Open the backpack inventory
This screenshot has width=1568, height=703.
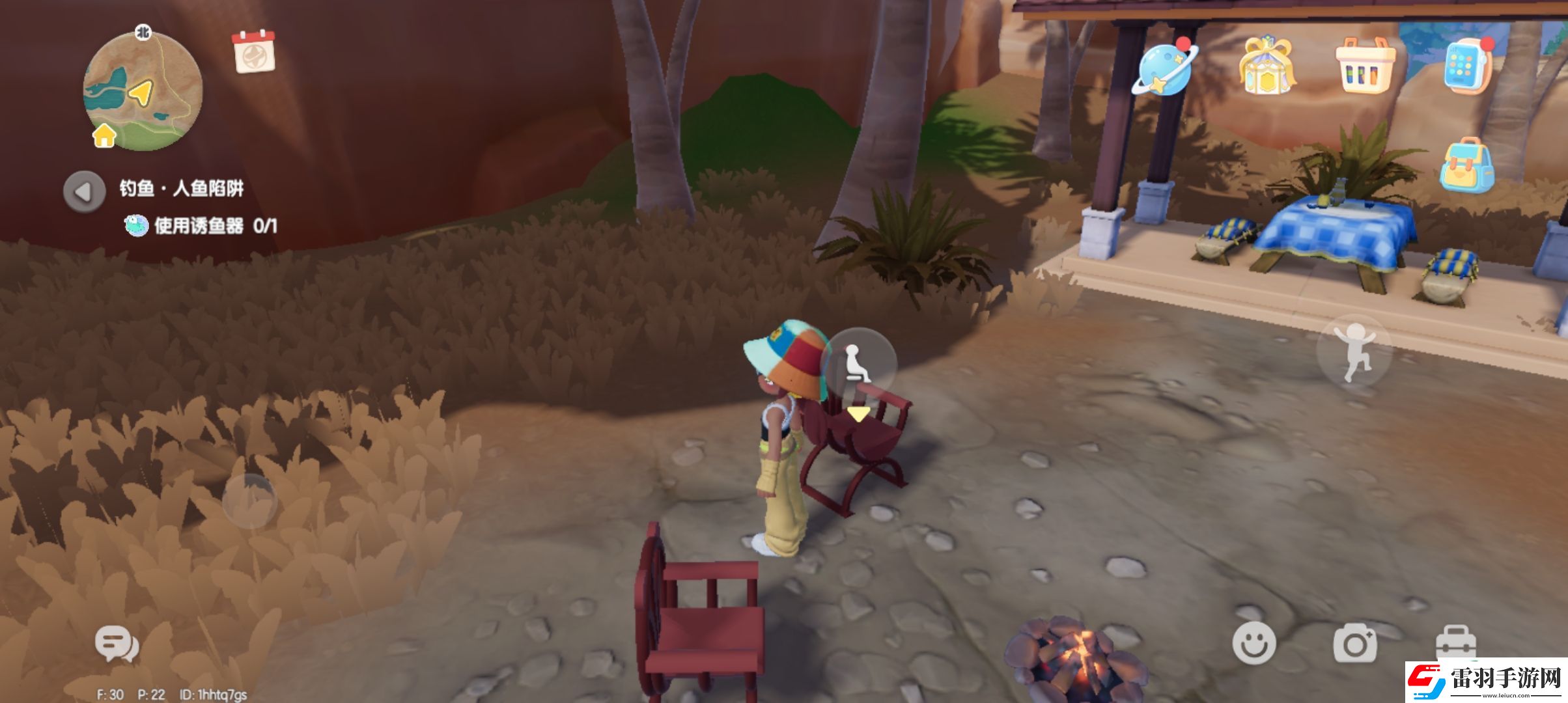point(1467,166)
